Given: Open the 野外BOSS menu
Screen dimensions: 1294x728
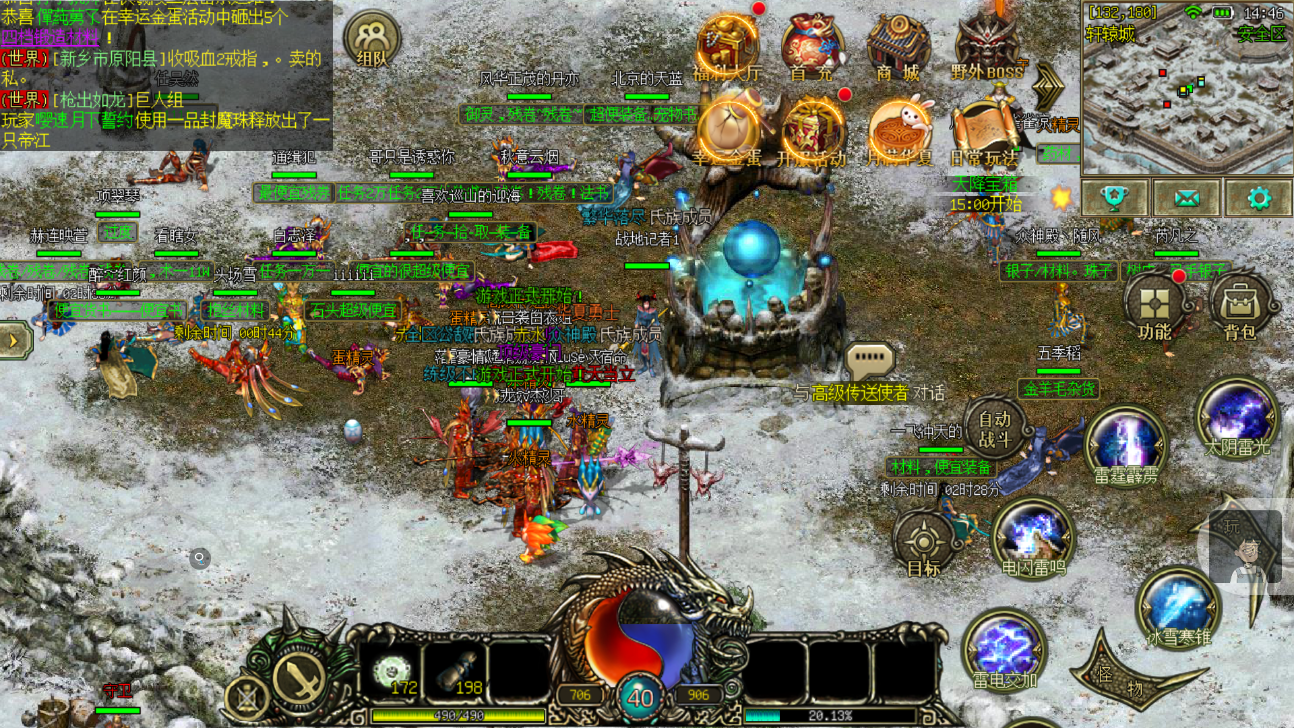Looking at the screenshot, I should point(988,45).
